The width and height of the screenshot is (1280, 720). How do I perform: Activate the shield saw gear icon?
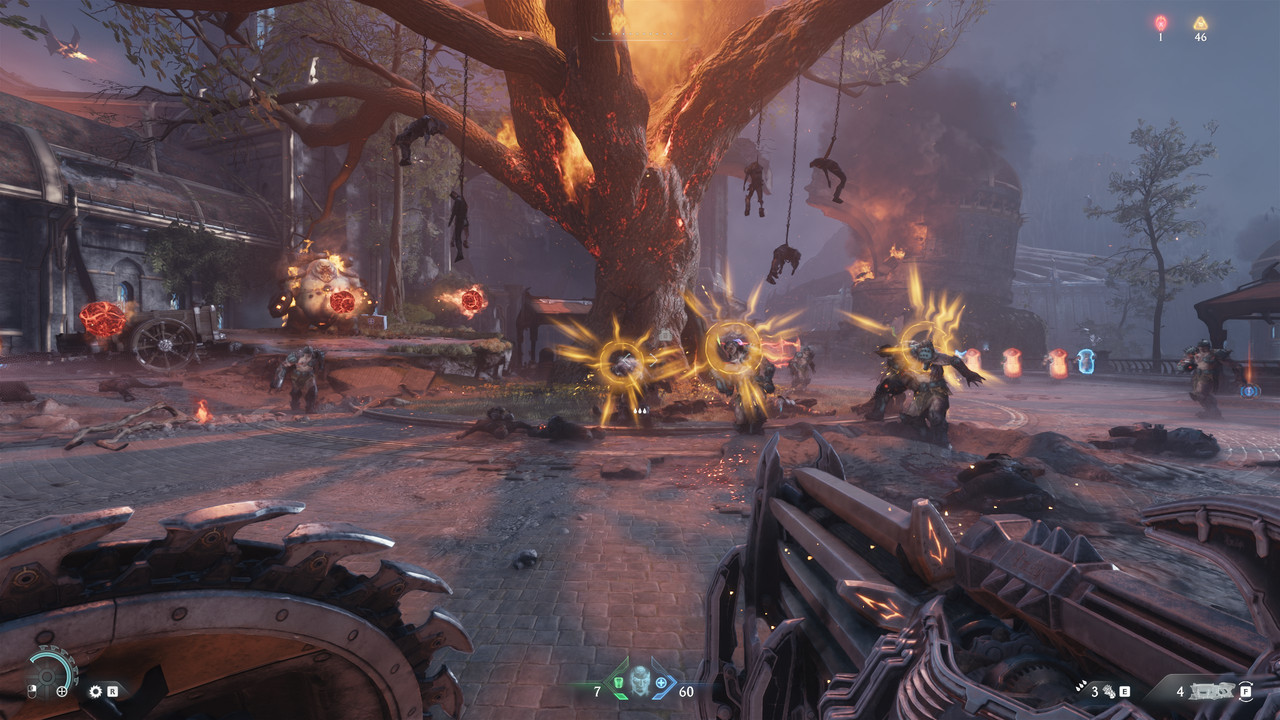[x=96, y=691]
